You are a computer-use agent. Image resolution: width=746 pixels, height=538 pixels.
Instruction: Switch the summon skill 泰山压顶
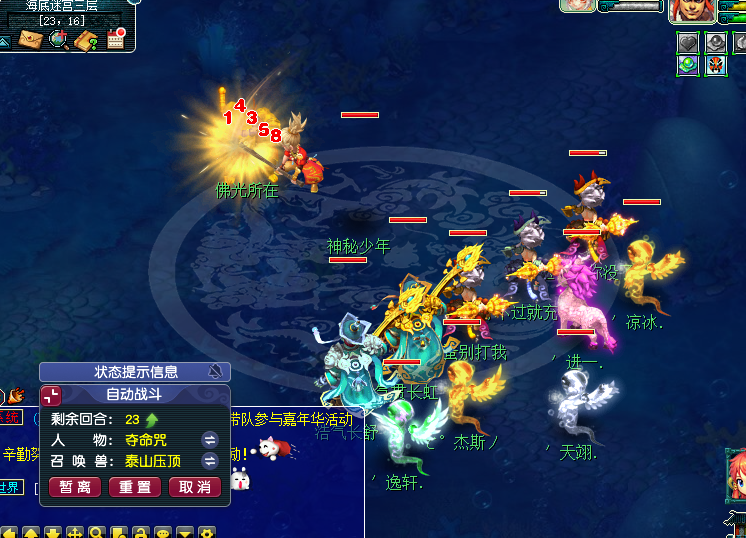210,461
